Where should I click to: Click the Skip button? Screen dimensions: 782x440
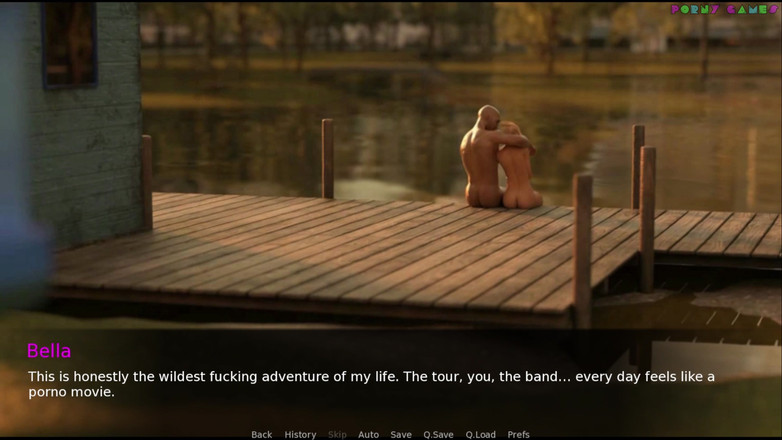[x=337, y=434]
